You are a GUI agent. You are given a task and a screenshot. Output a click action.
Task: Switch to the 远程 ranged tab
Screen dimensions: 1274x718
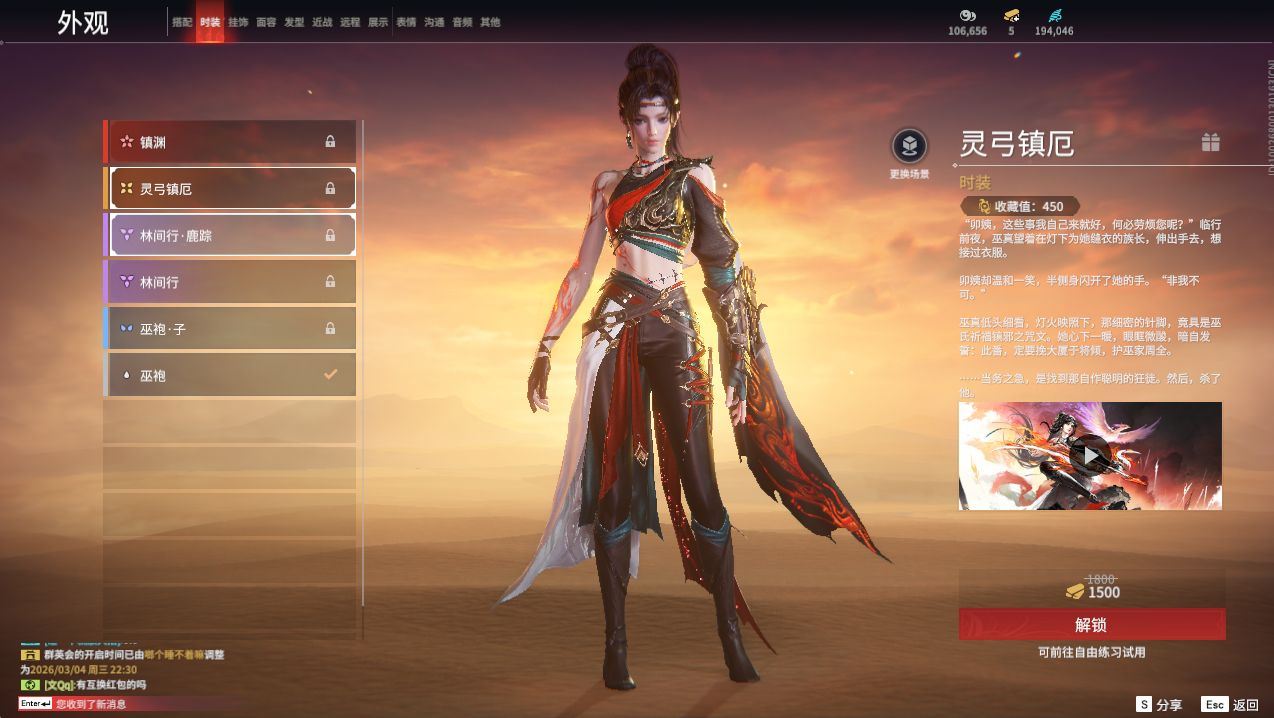pyautogui.click(x=350, y=22)
